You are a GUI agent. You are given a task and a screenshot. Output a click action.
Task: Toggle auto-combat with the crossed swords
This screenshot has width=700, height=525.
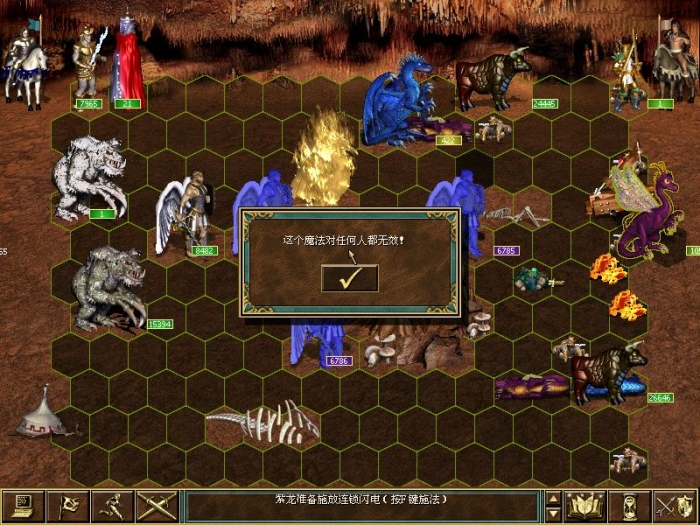tap(156, 506)
